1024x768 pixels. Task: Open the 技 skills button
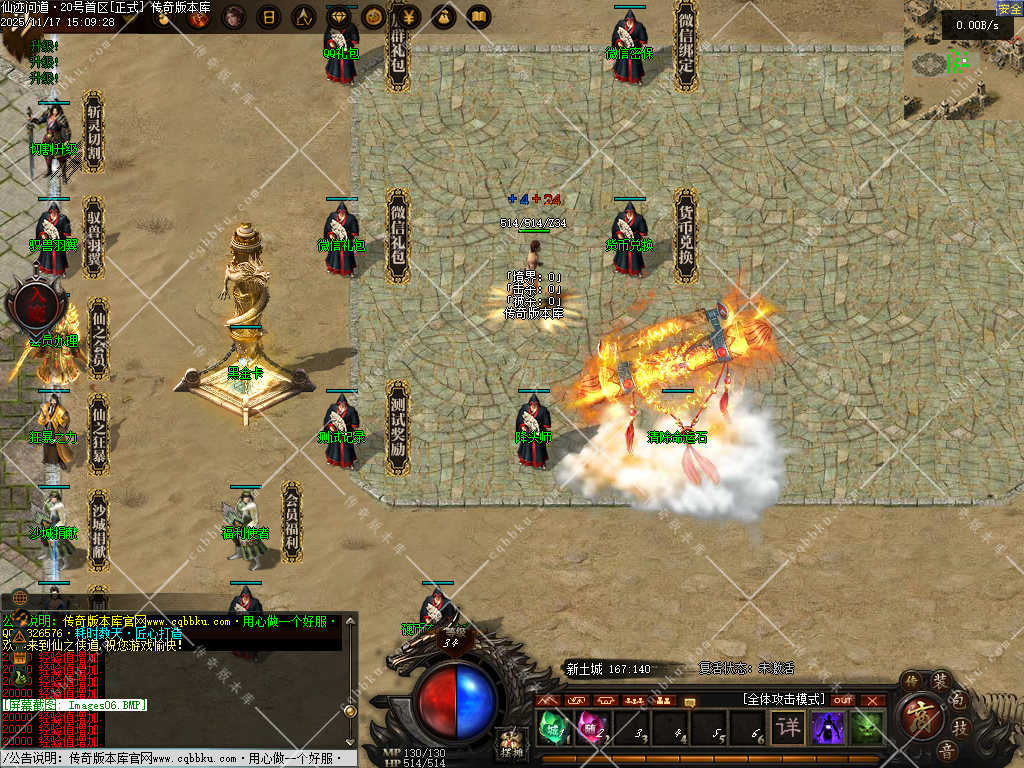[x=961, y=727]
